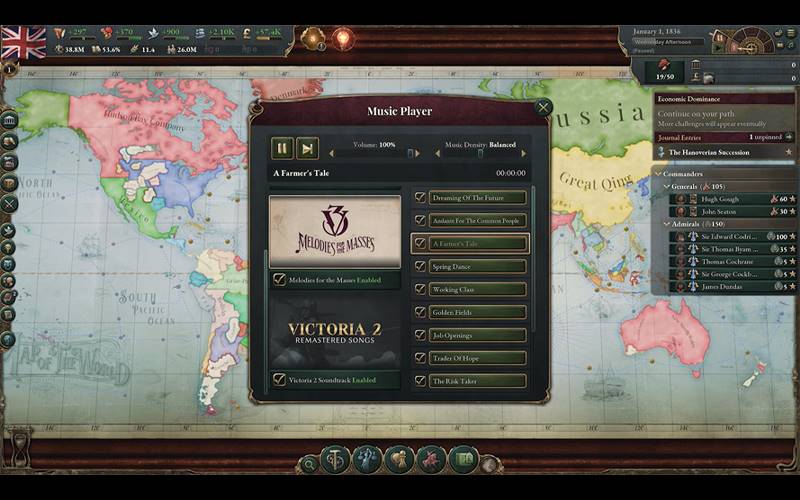Select General Hugh Gough
The image size is (800, 500).
pos(718,199)
